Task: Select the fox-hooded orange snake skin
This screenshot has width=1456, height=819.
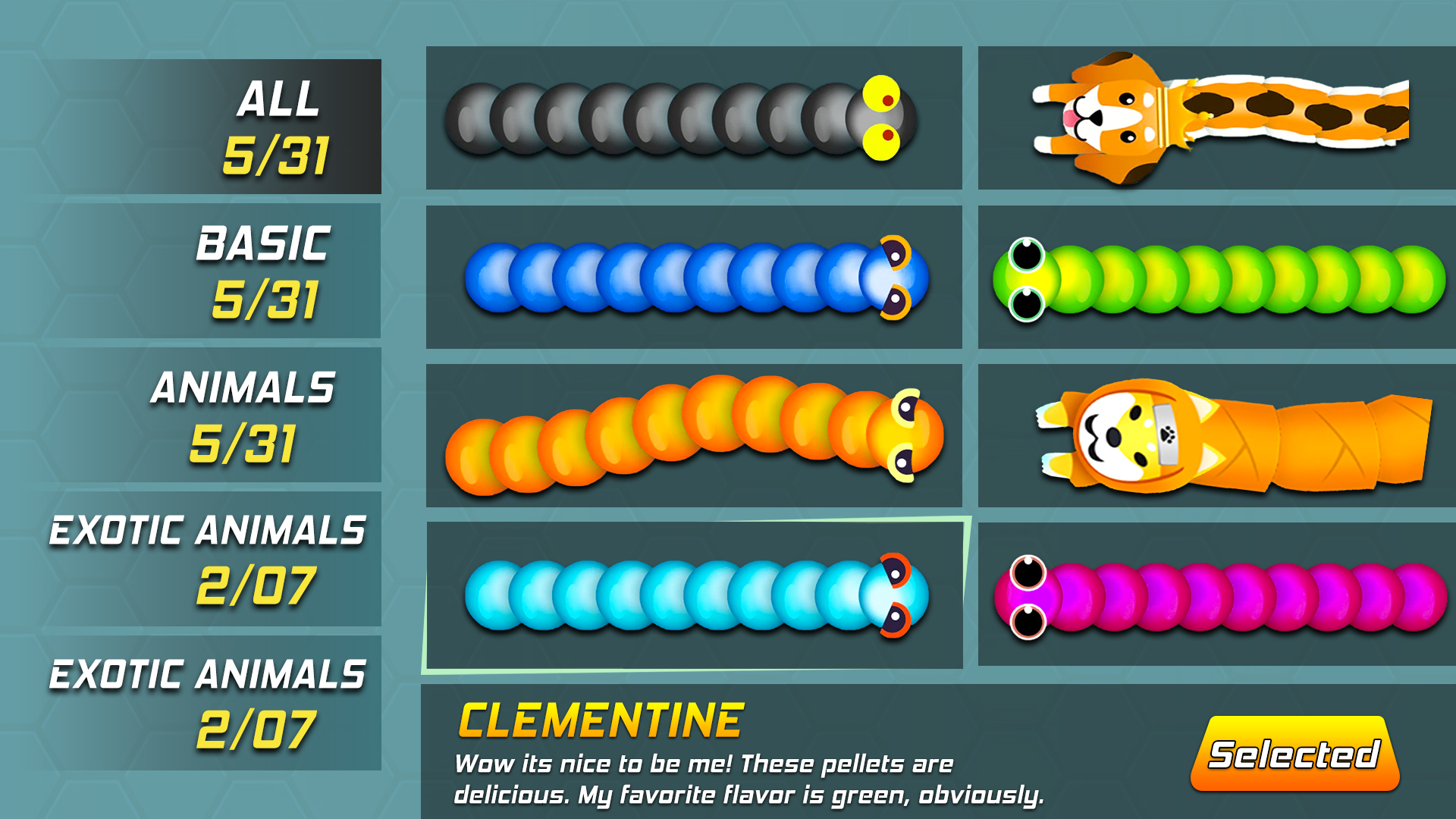Action: coord(1213,436)
